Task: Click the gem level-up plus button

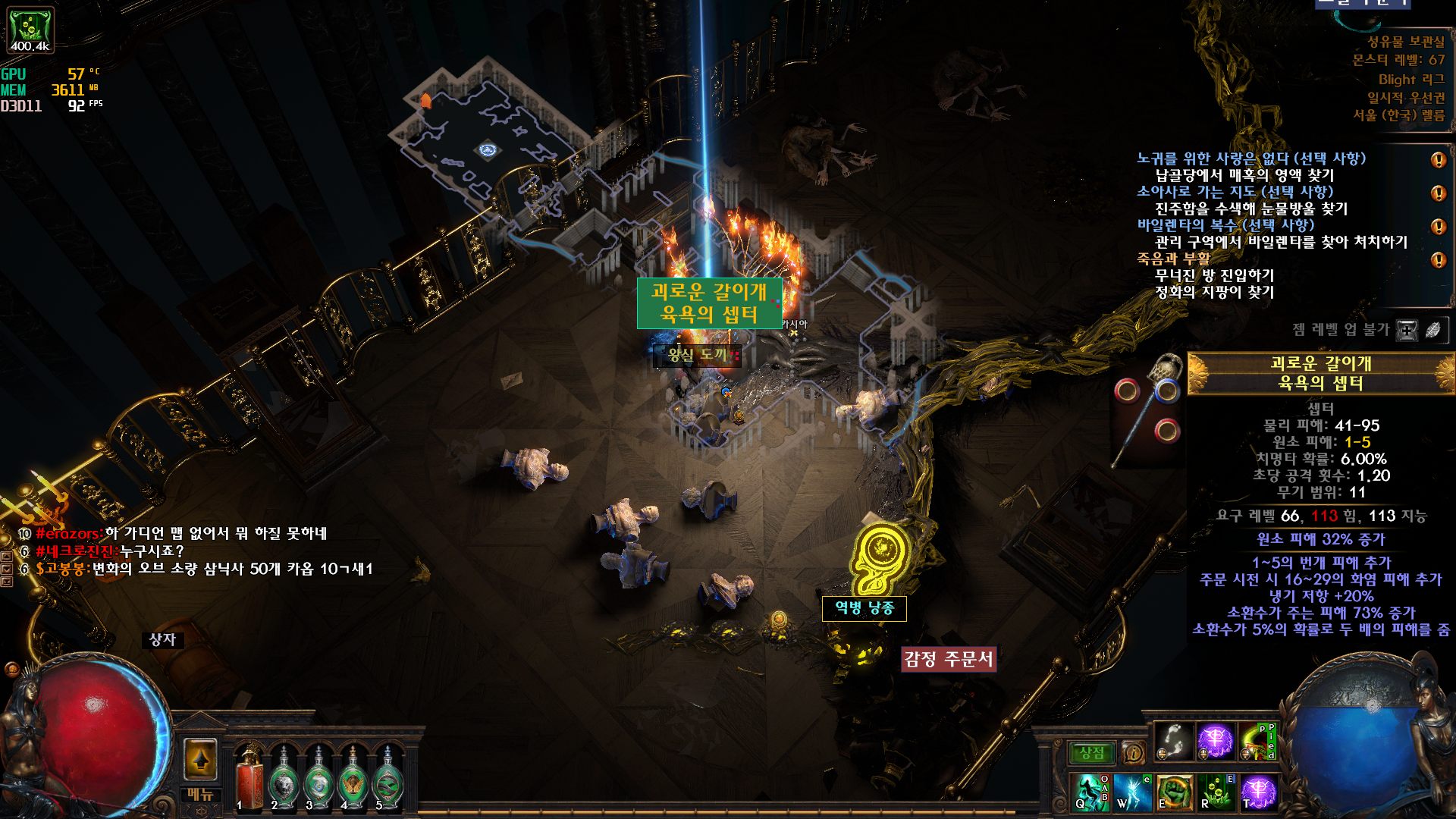Action: click(1407, 330)
